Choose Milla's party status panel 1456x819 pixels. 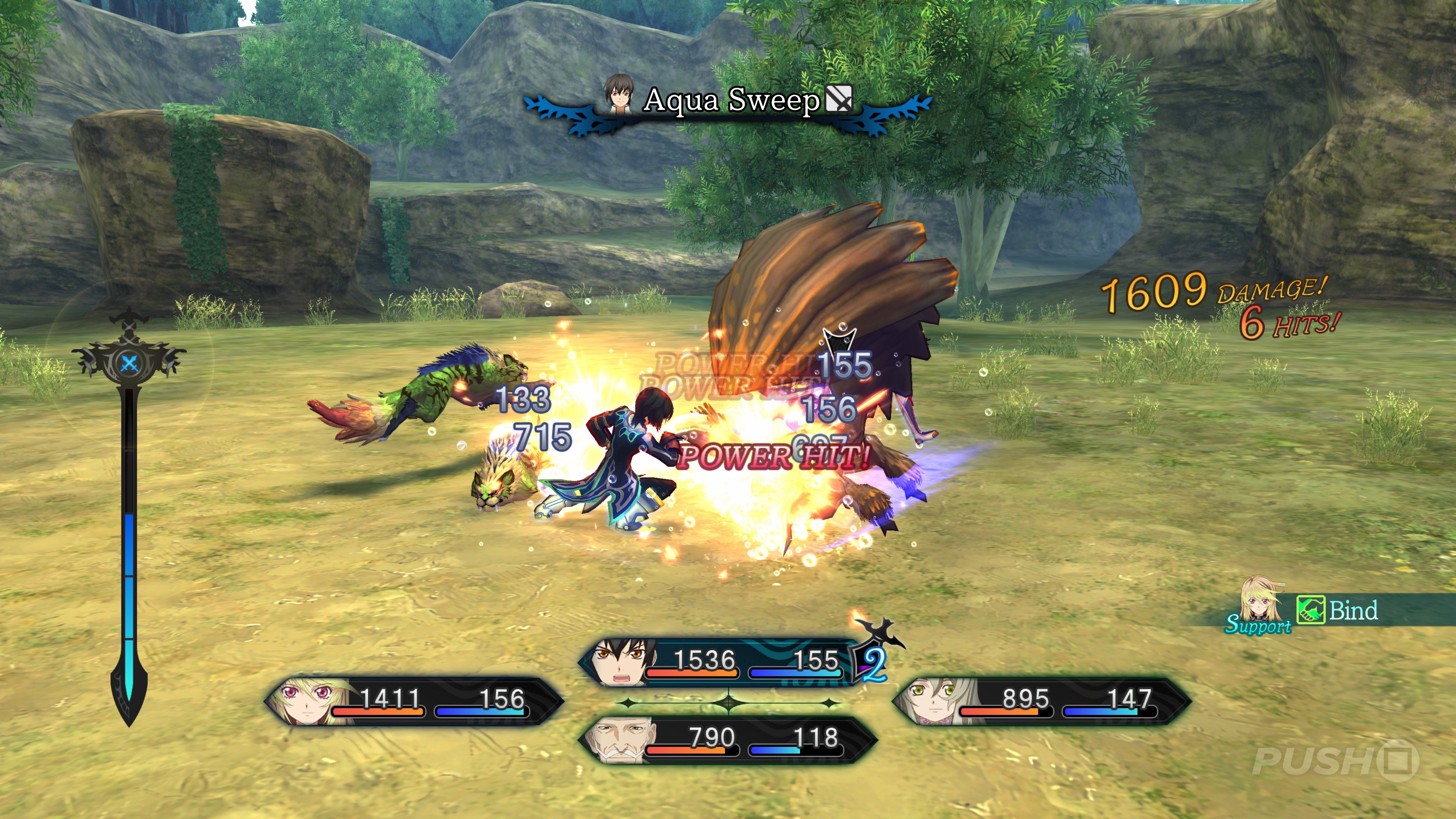[x=414, y=701]
